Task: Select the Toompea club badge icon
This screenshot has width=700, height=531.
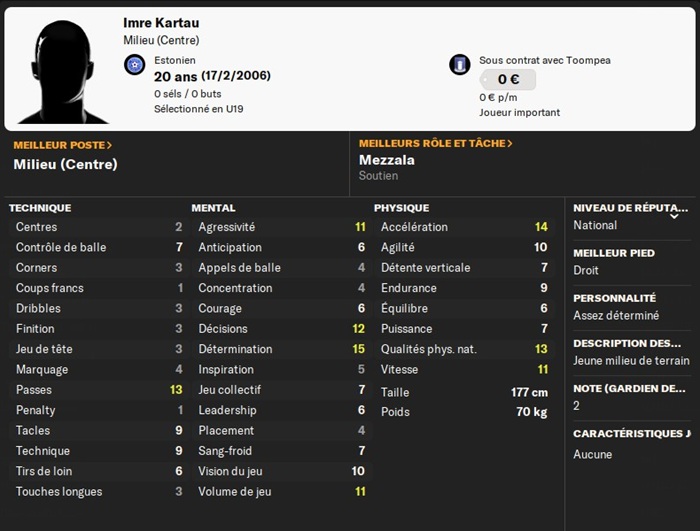Action: (x=460, y=65)
